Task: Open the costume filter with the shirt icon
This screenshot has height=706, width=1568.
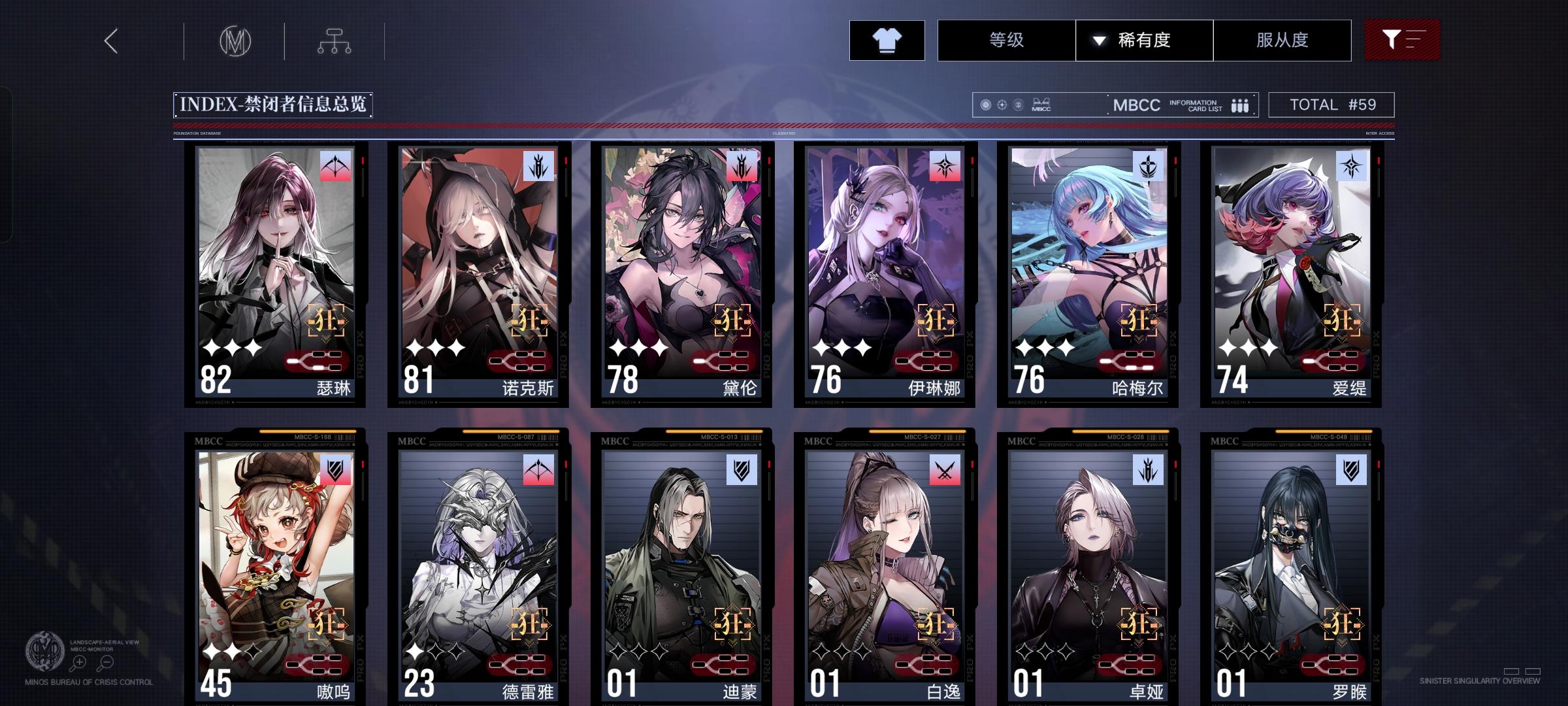Action: click(x=886, y=40)
